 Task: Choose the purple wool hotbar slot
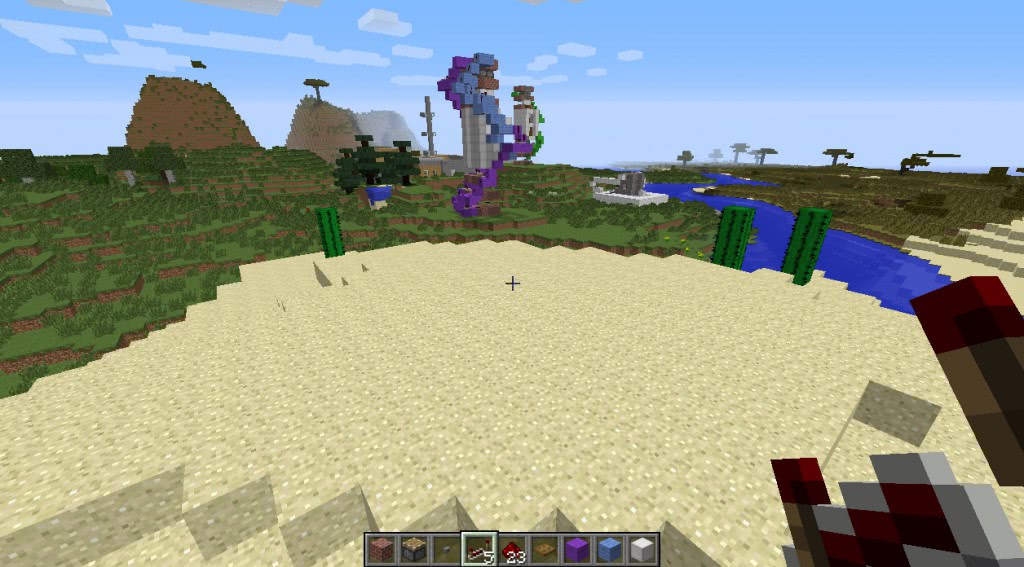[x=577, y=549]
